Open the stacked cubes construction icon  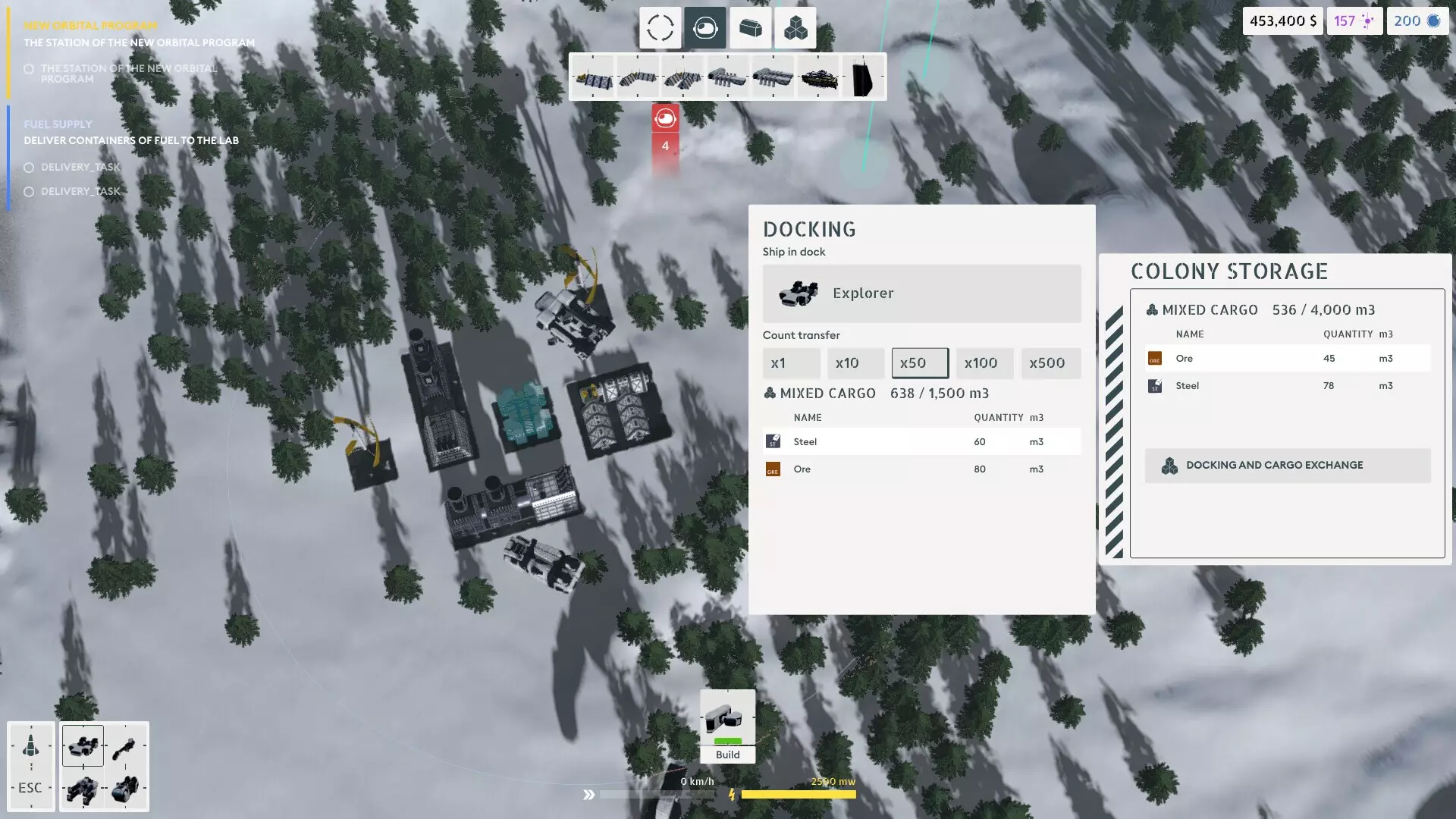pos(795,27)
